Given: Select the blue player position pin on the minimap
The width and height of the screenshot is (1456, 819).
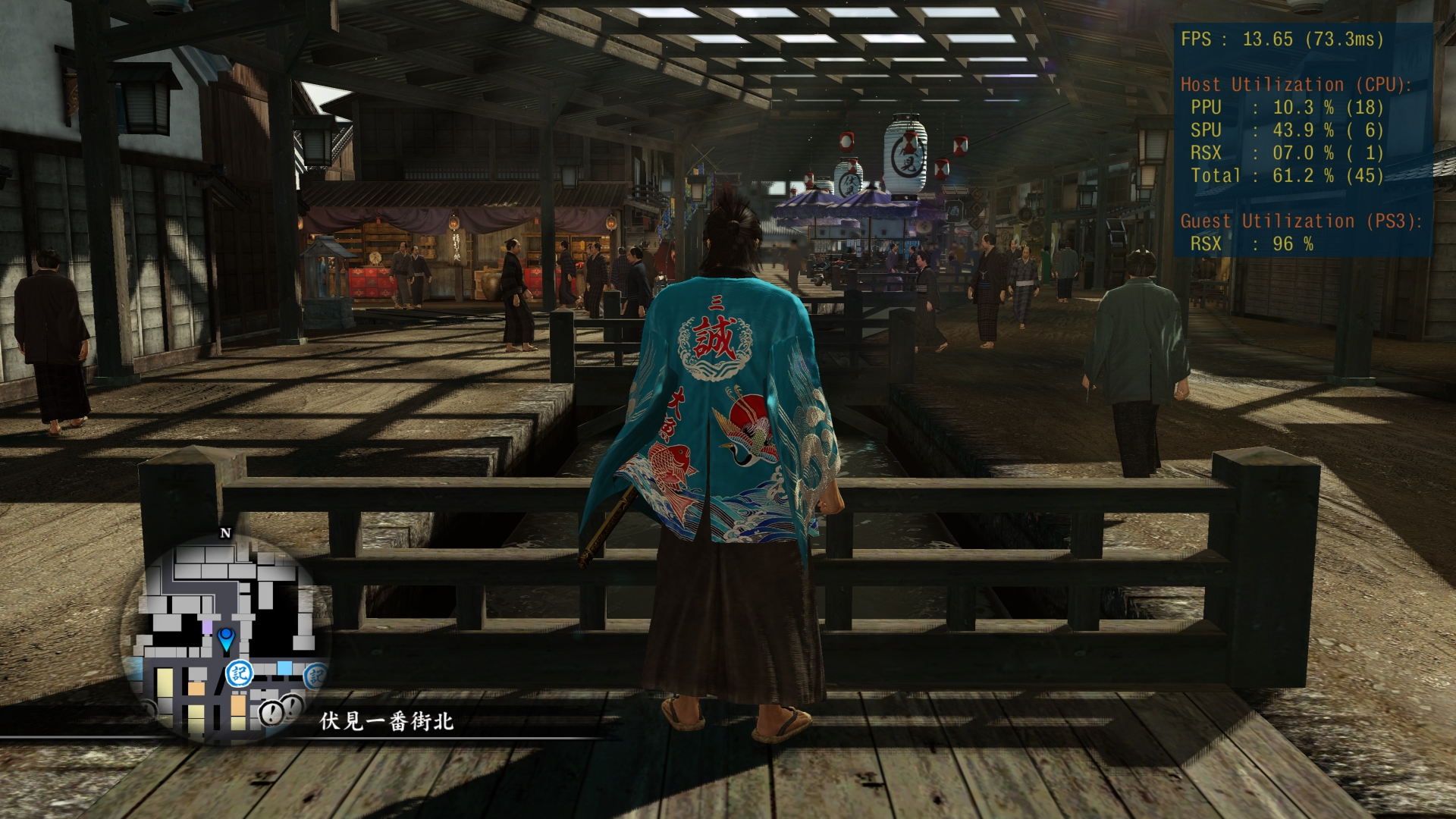Looking at the screenshot, I should 226,639.
